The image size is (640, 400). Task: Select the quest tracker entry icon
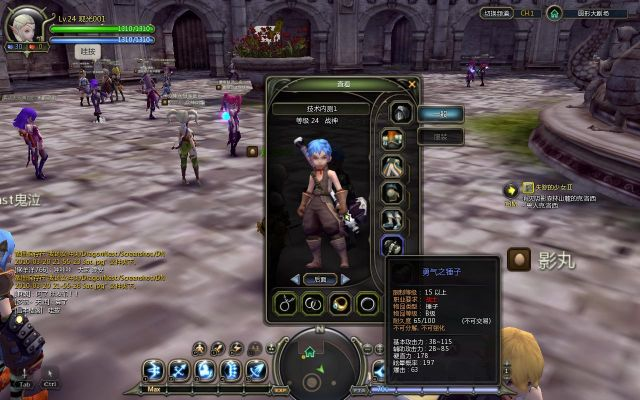coord(510,189)
